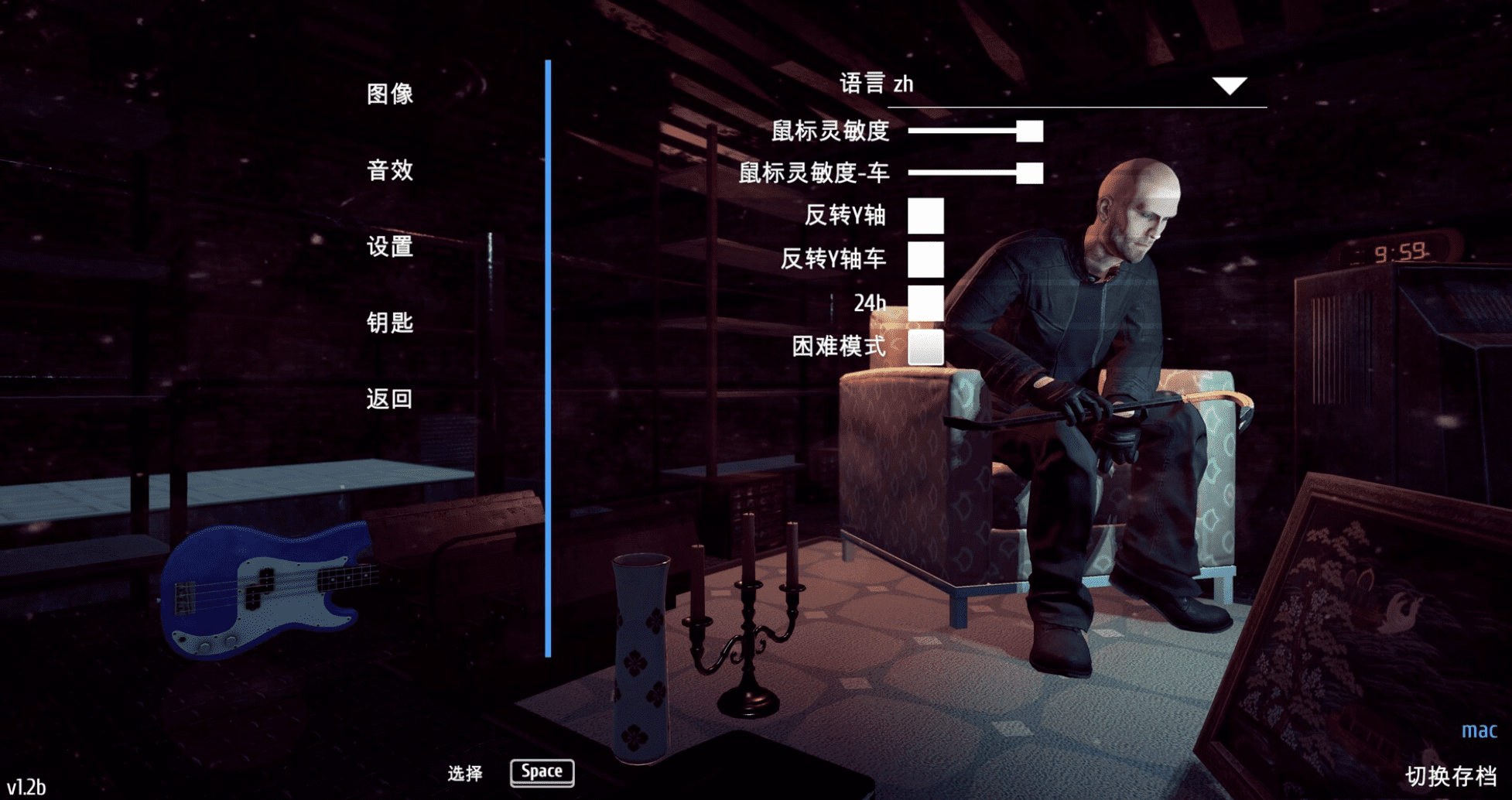The height and width of the screenshot is (800, 1512).
Task: Click the 鼠标灵敏度-车 slider handle
Action: (x=1029, y=173)
